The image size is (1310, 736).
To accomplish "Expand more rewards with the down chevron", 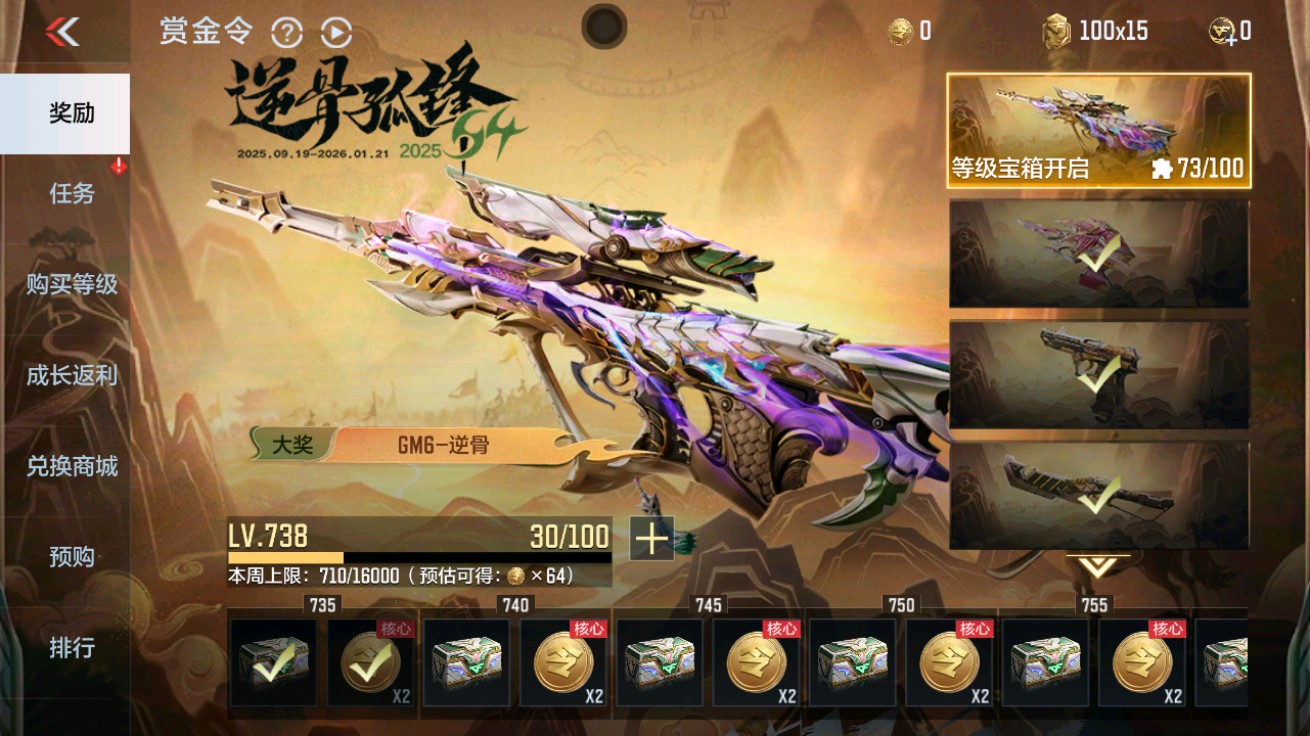I will pyautogui.click(x=1097, y=565).
